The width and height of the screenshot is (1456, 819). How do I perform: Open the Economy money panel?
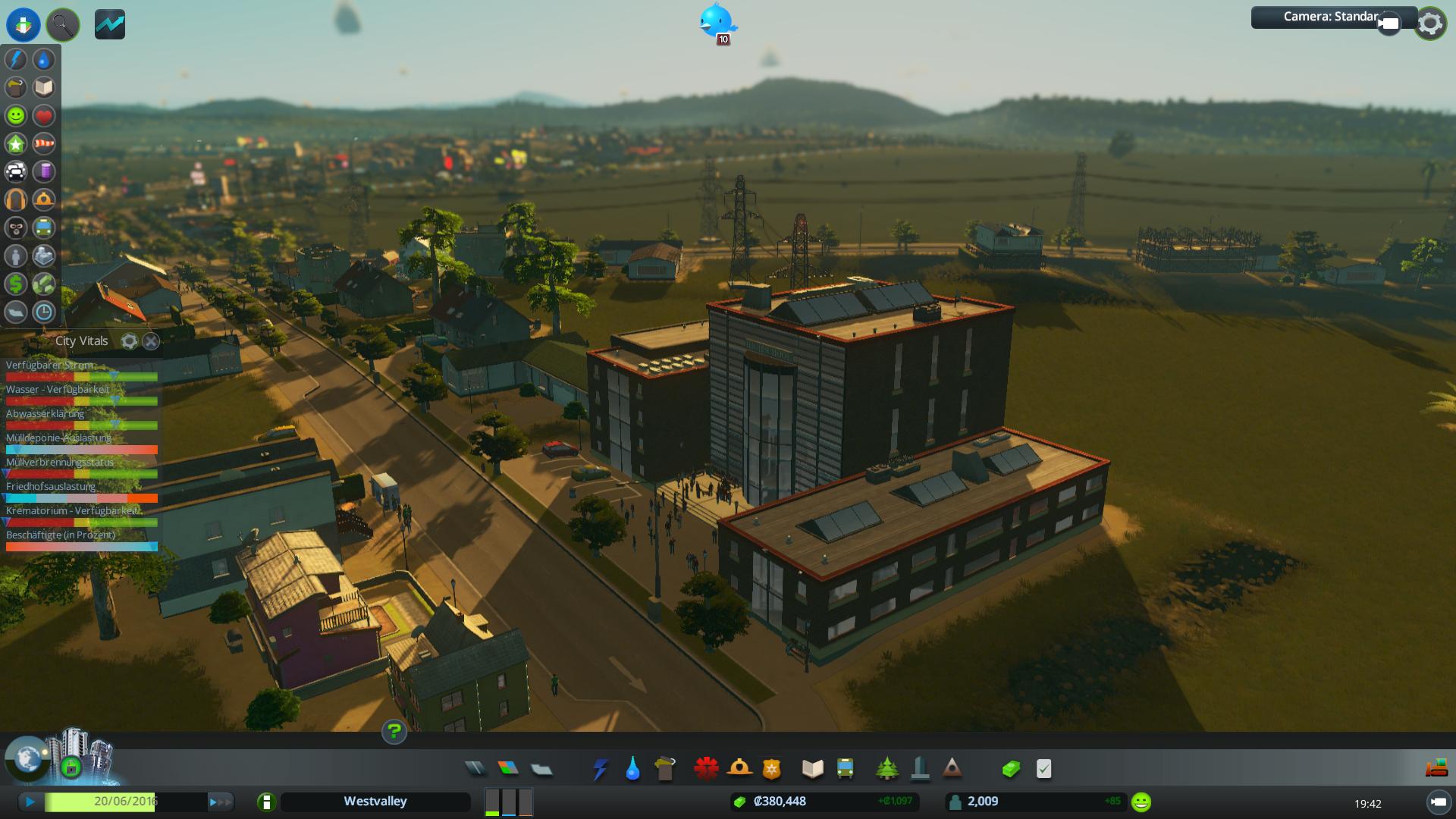pyautogui.click(x=1010, y=769)
